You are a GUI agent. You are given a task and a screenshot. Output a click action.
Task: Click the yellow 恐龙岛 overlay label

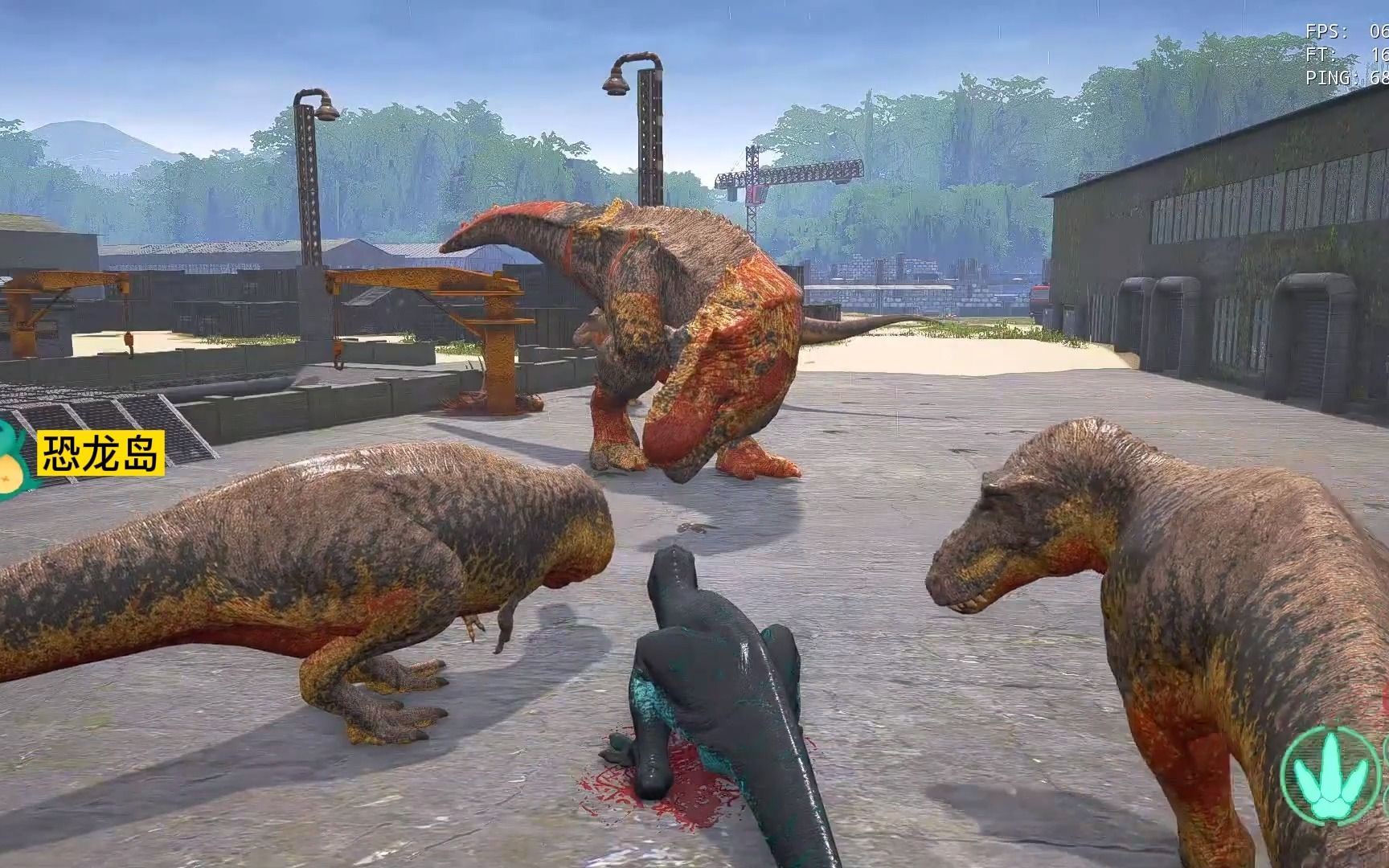(x=102, y=452)
